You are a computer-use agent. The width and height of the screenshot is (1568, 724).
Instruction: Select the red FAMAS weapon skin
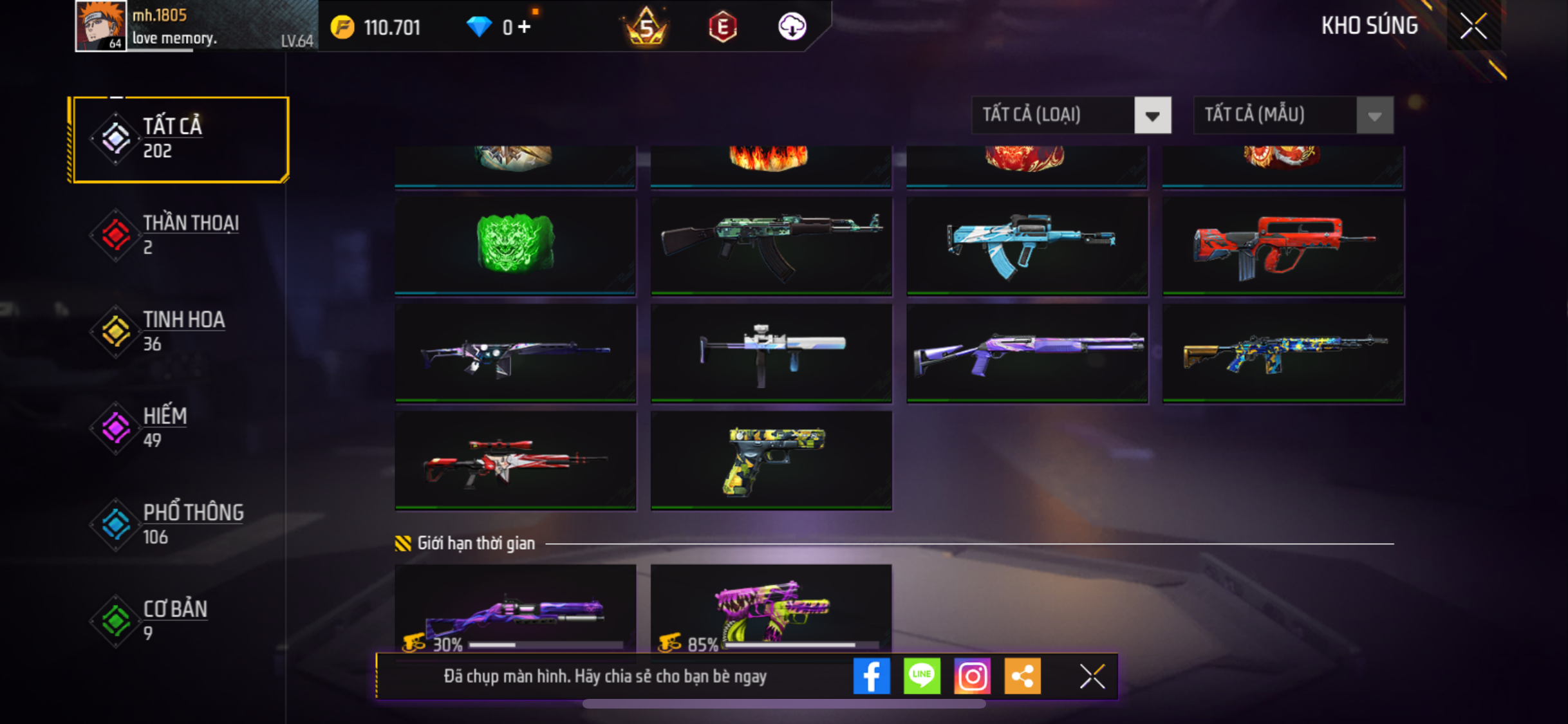tap(1283, 245)
